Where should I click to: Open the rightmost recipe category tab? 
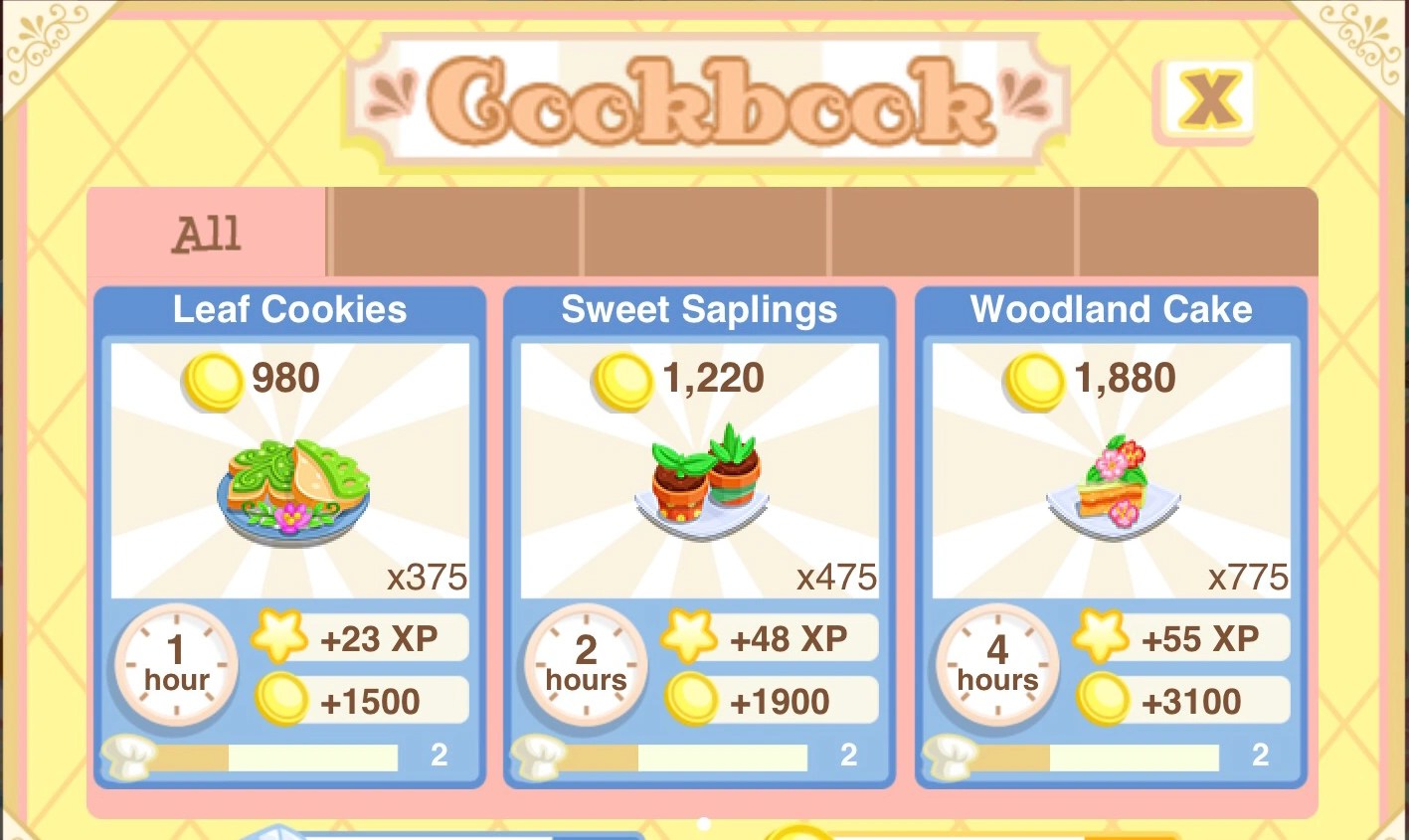click(x=1193, y=231)
